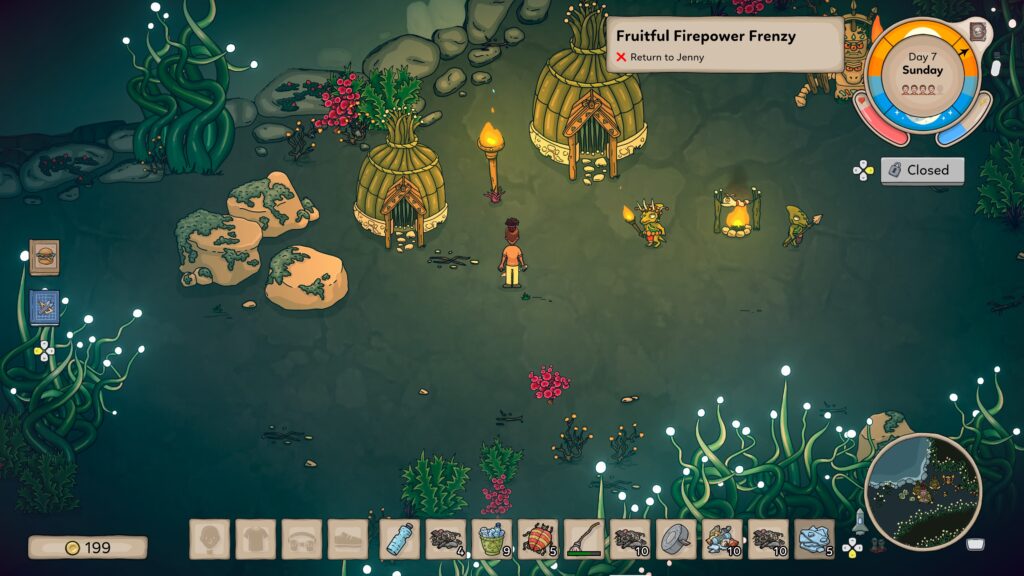Select the duct tape roll slot
The width and height of the screenshot is (1024, 576).
[x=676, y=539]
